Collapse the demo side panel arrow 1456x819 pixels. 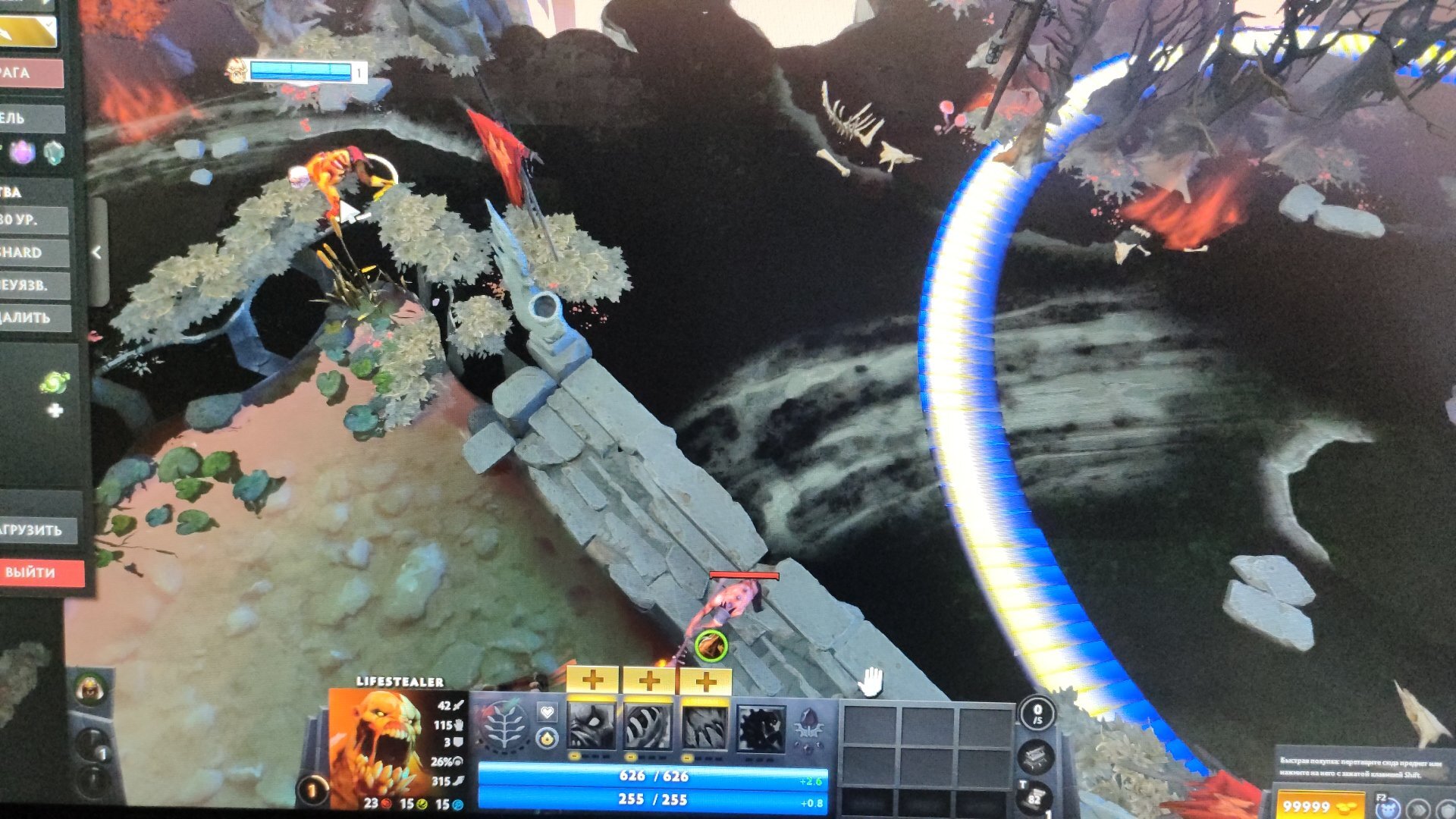(x=97, y=253)
